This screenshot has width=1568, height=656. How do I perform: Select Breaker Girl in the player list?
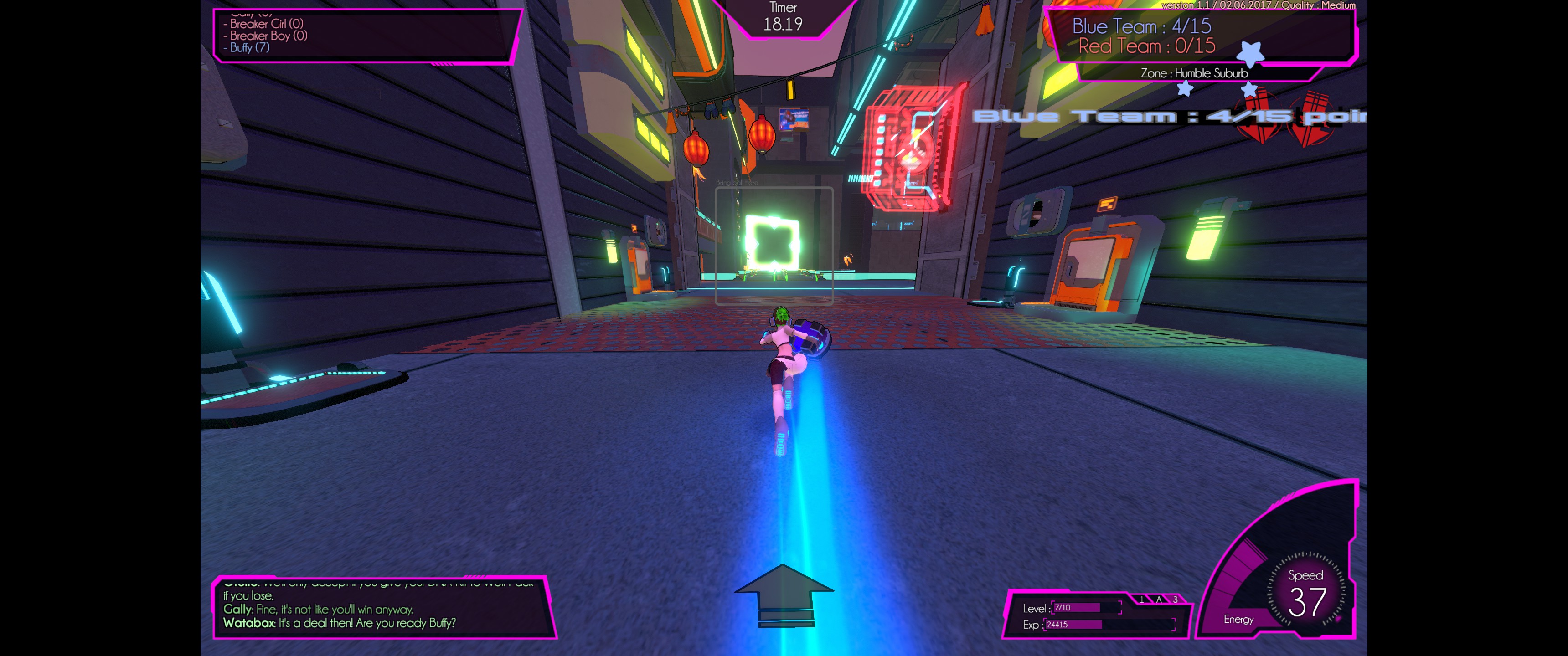[266, 24]
